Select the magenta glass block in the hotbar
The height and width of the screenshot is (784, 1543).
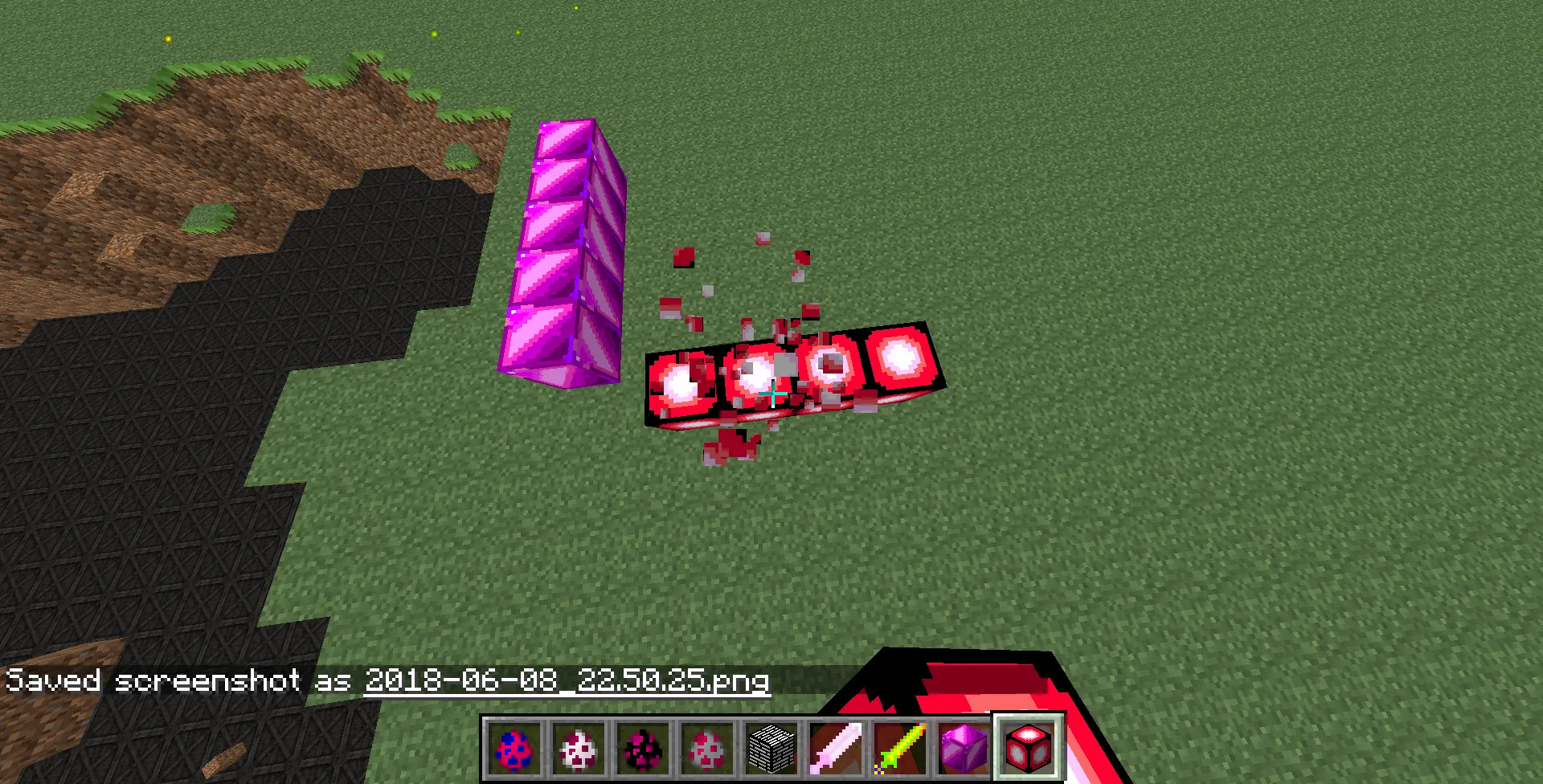966,747
